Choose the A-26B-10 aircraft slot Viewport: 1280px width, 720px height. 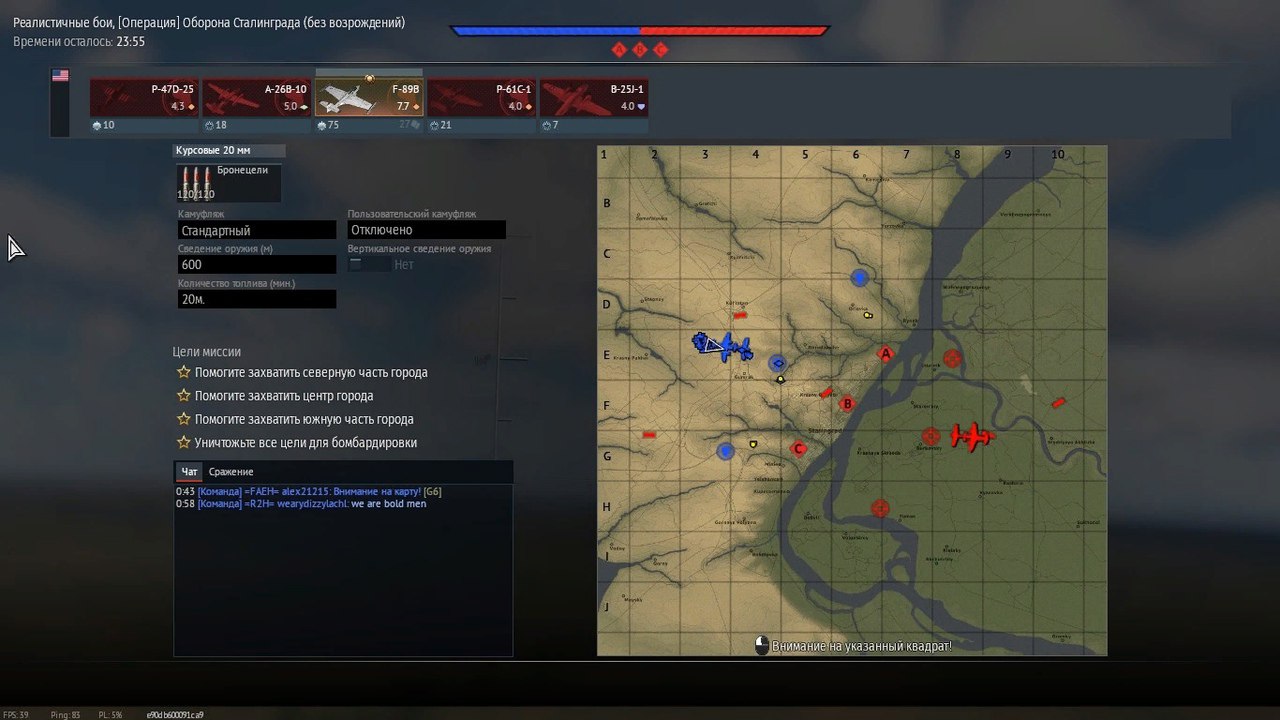click(x=257, y=98)
